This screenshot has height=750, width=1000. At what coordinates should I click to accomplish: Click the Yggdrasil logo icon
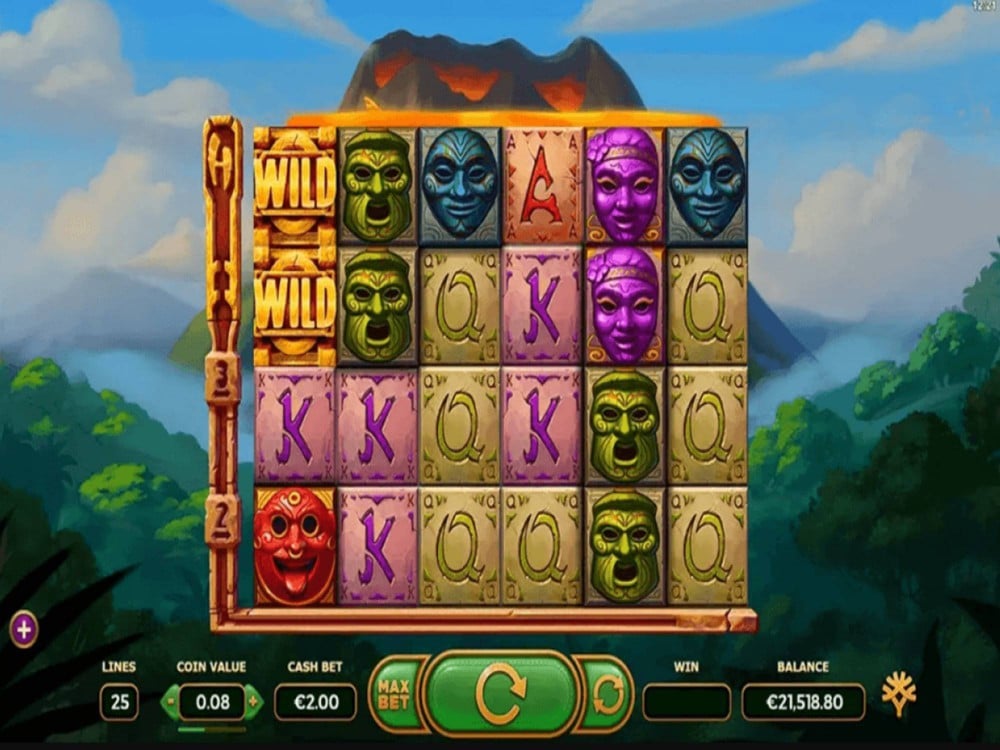899,692
